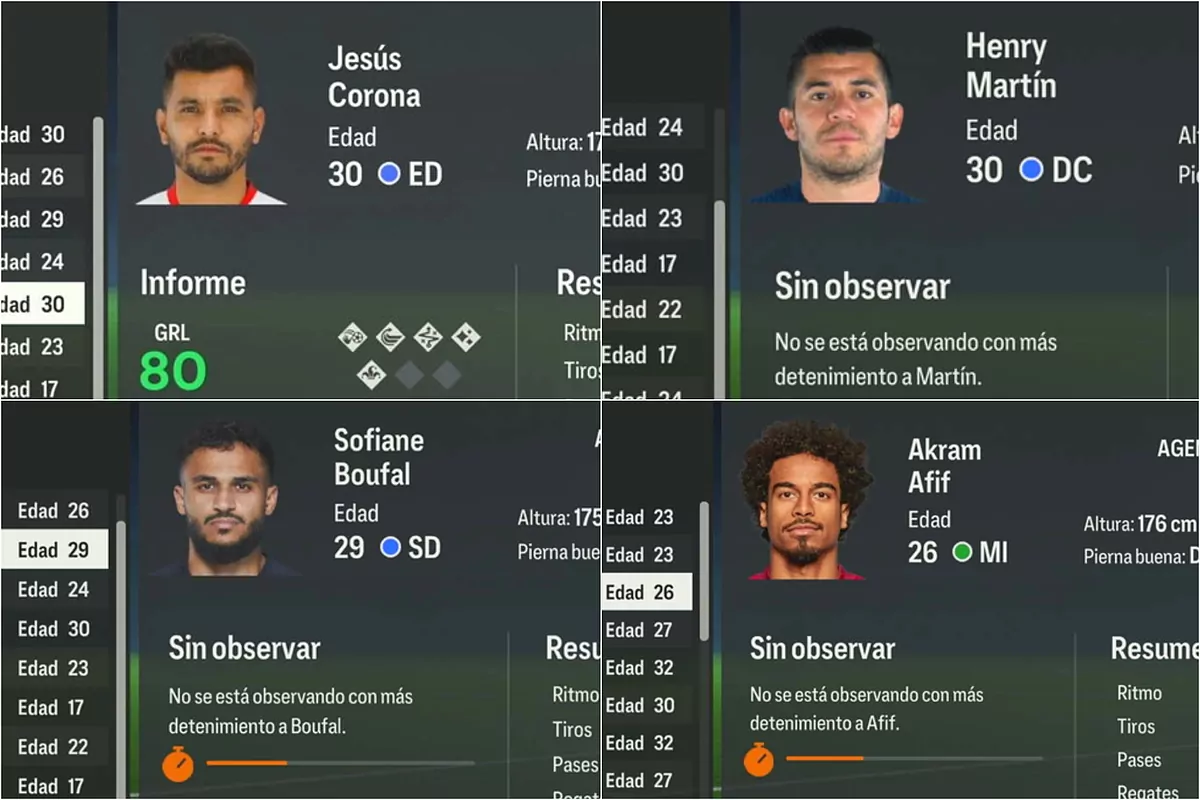
Task: Click Akram Afif's player portrait
Action: click(x=803, y=500)
